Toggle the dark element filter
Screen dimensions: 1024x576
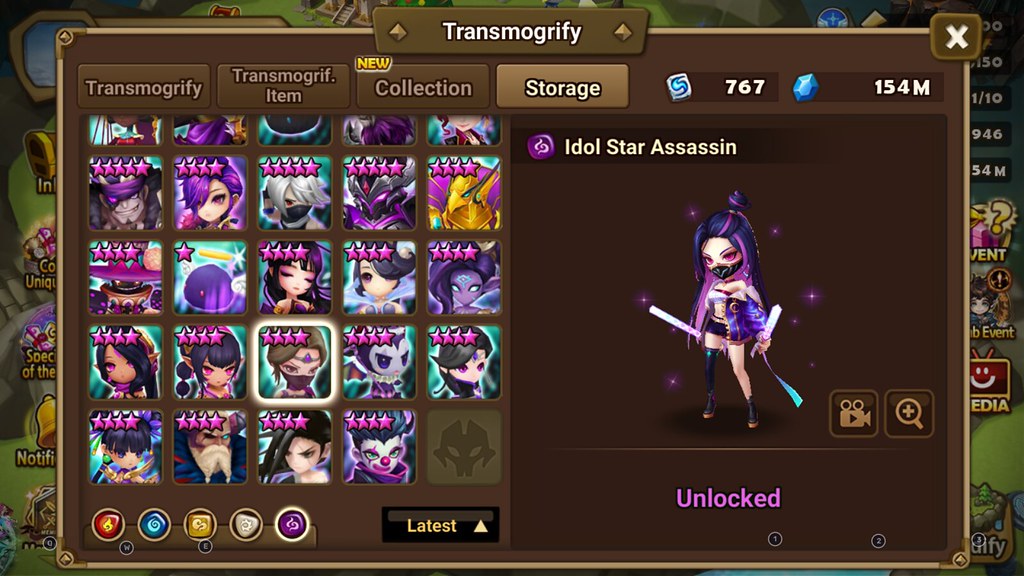pyautogui.click(x=292, y=524)
